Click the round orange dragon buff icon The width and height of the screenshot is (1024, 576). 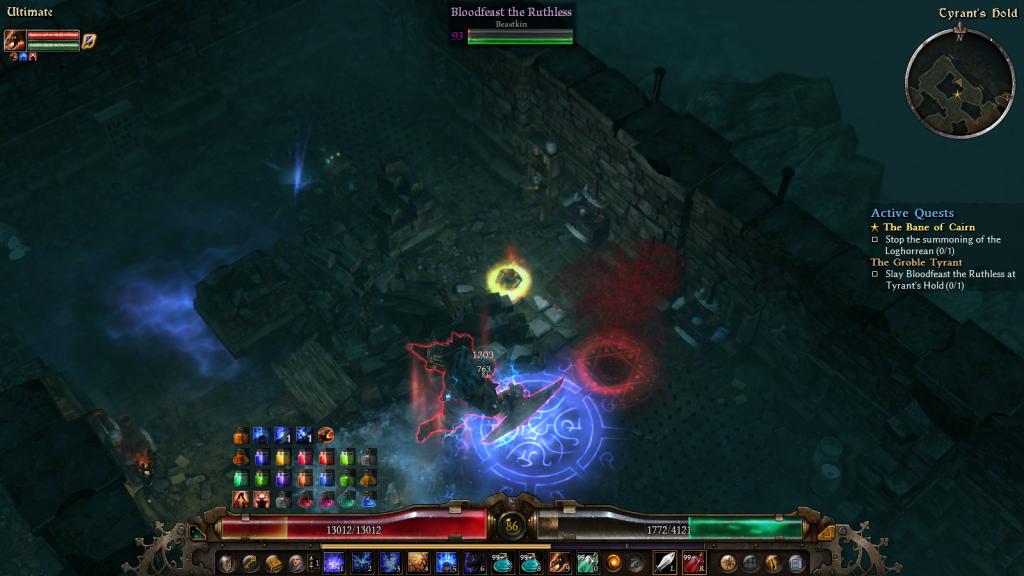coord(326,435)
